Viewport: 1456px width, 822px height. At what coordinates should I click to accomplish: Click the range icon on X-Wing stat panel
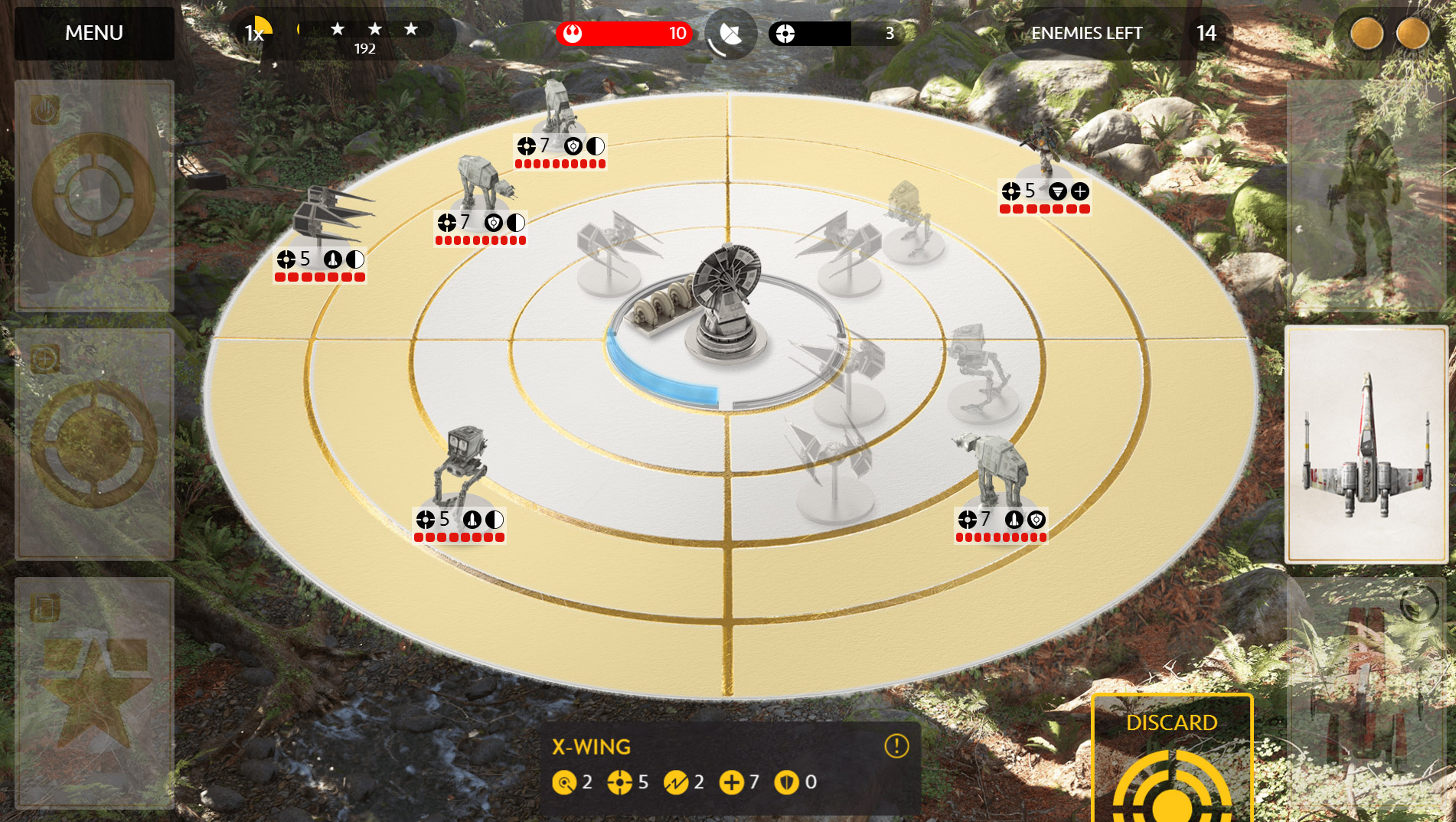pyautogui.click(x=564, y=782)
